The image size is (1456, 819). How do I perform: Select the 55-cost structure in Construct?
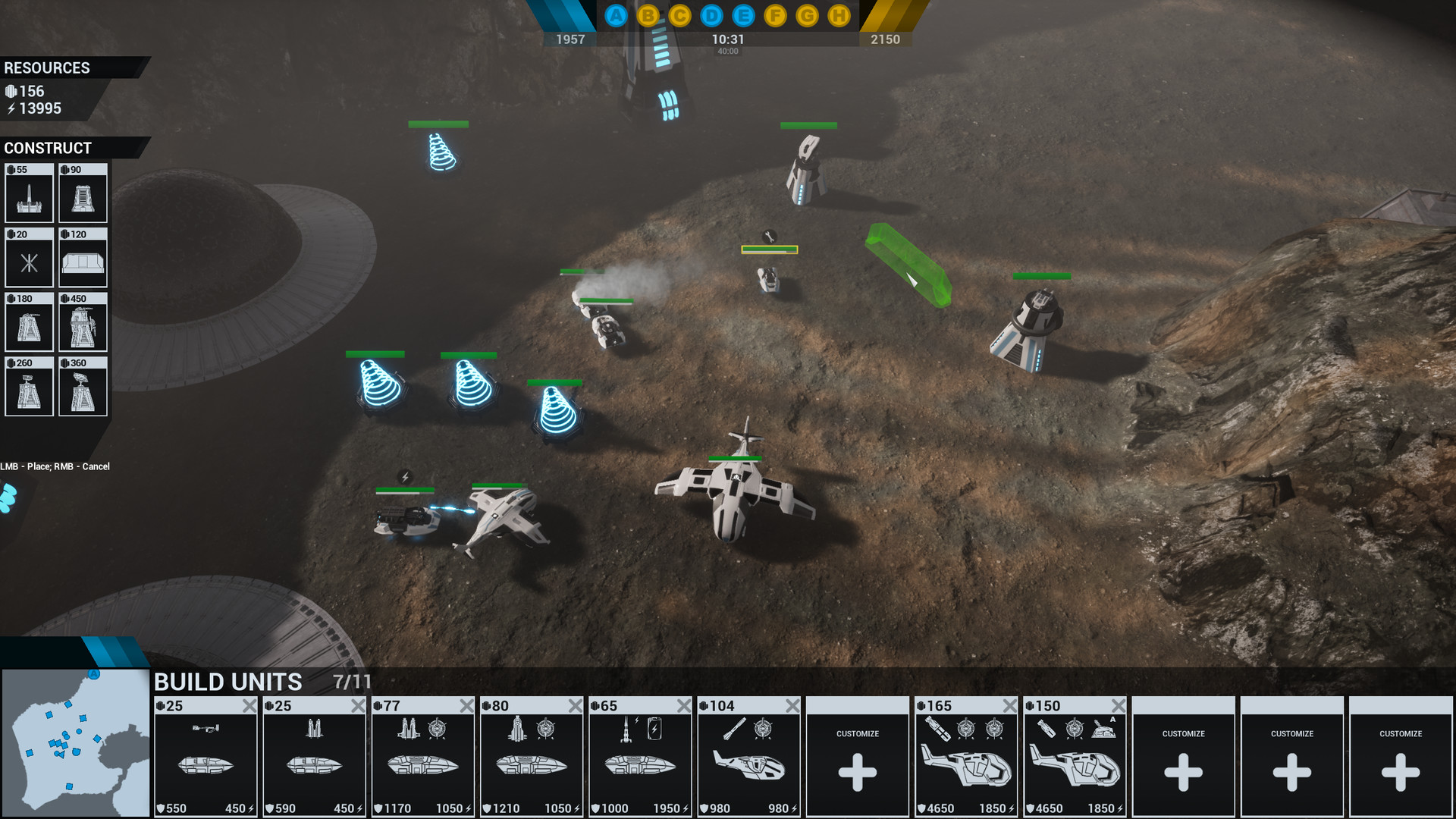(29, 193)
